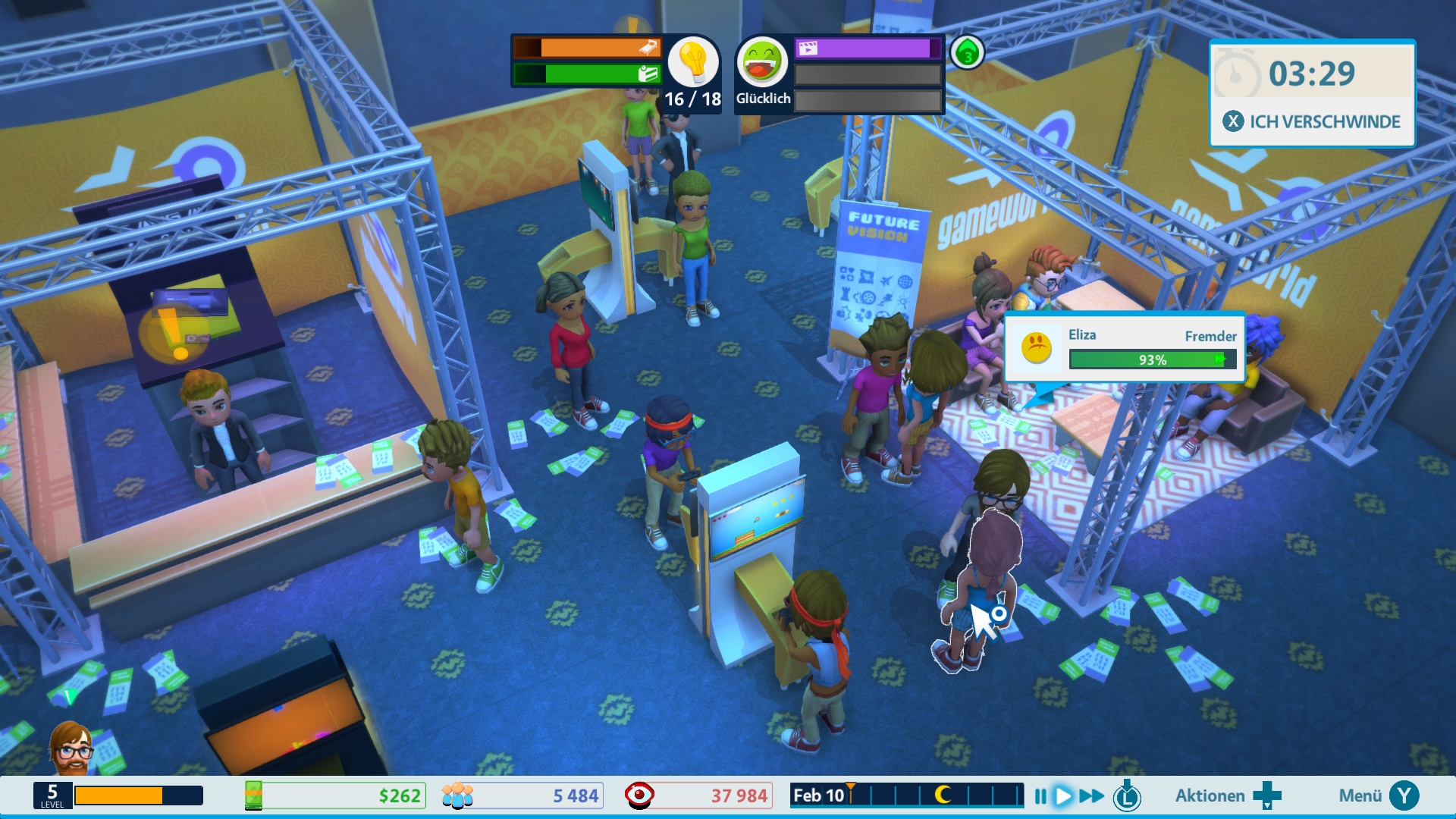Open the Aktionen menu
Viewport: 1456px width, 819px height.
pos(1227,795)
